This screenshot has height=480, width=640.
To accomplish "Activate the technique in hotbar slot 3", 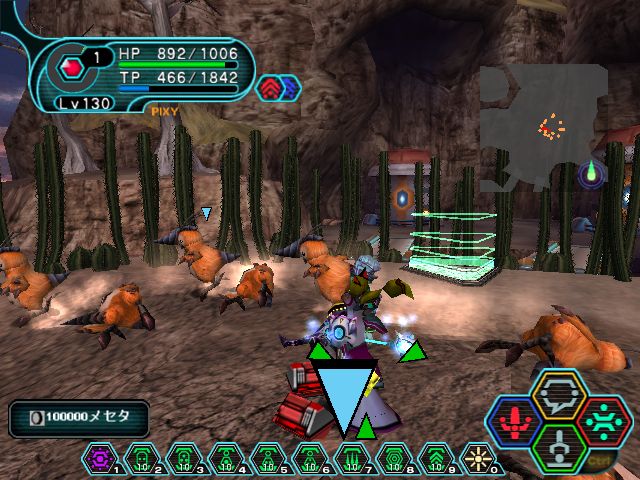I will point(184,459).
